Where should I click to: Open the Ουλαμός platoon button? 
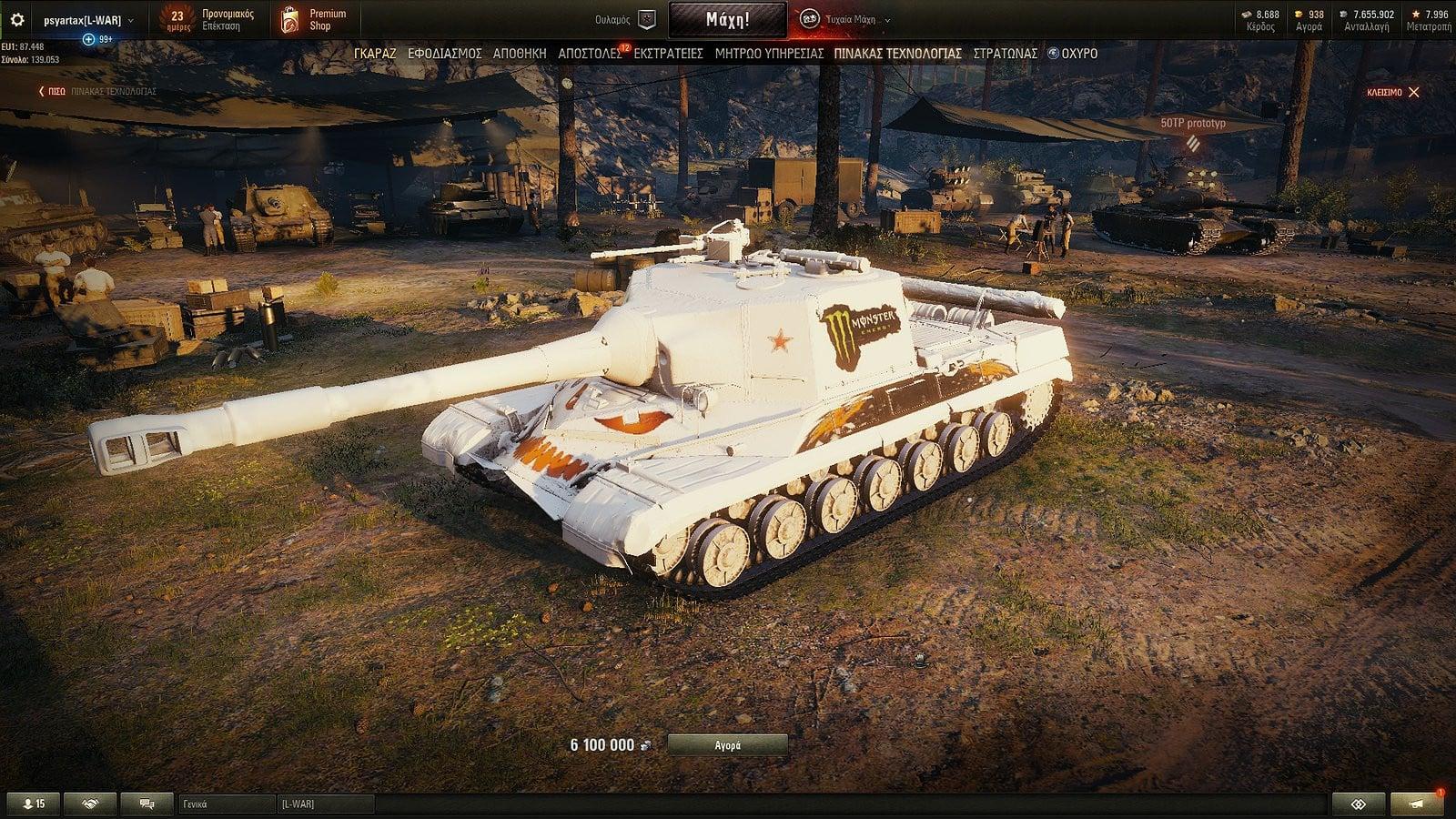(626, 20)
